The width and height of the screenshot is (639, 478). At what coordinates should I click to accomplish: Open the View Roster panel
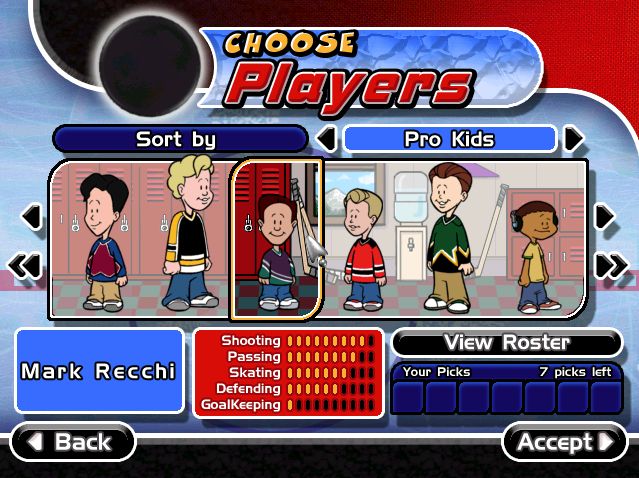507,342
